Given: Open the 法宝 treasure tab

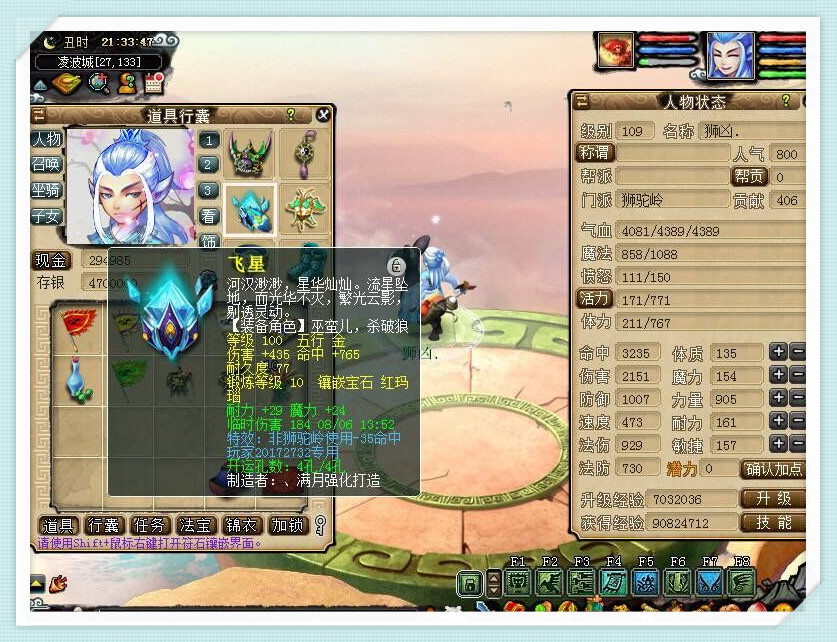Looking at the screenshot, I should click(196, 525).
